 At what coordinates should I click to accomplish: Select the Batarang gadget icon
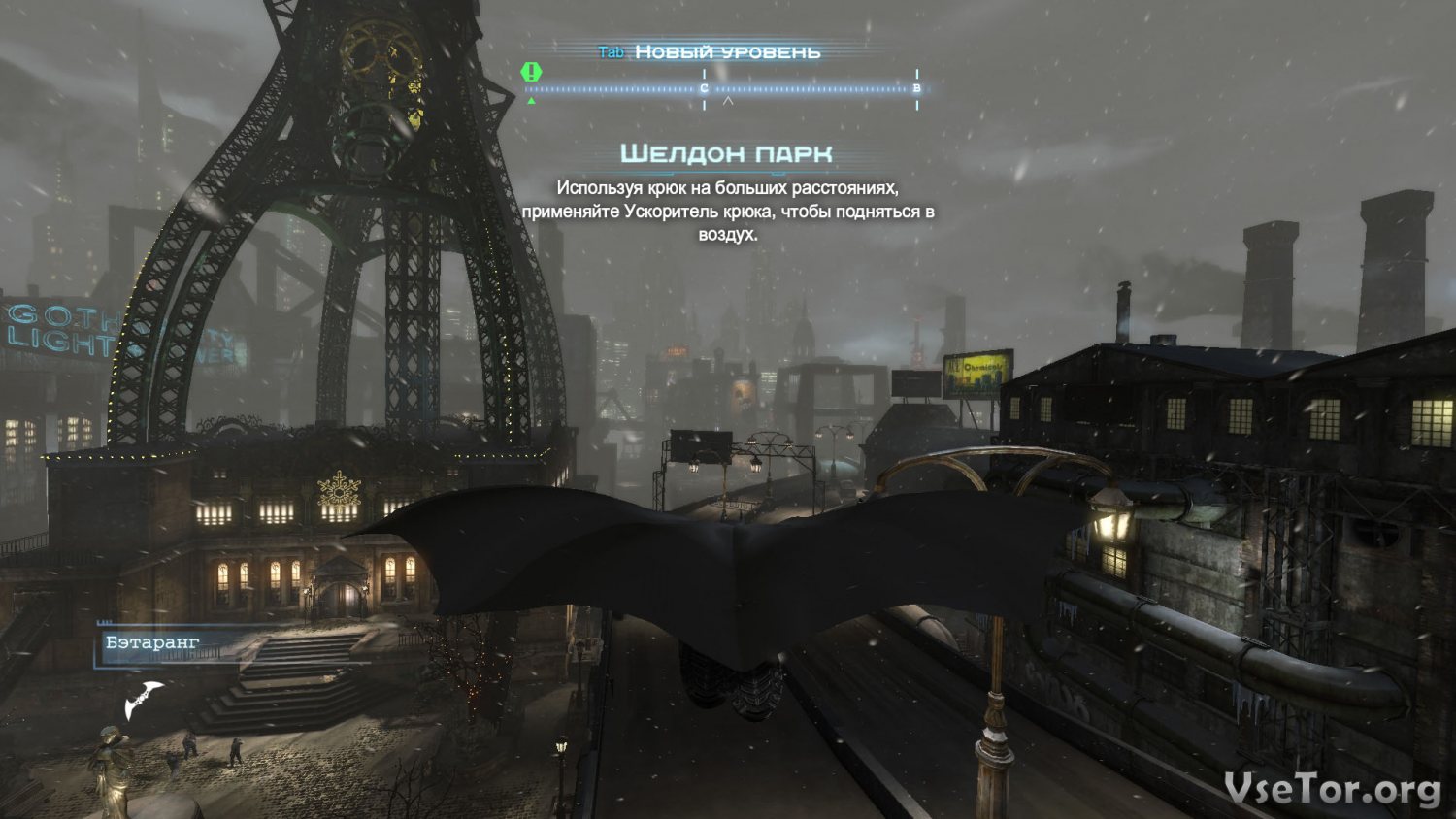click(x=144, y=698)
